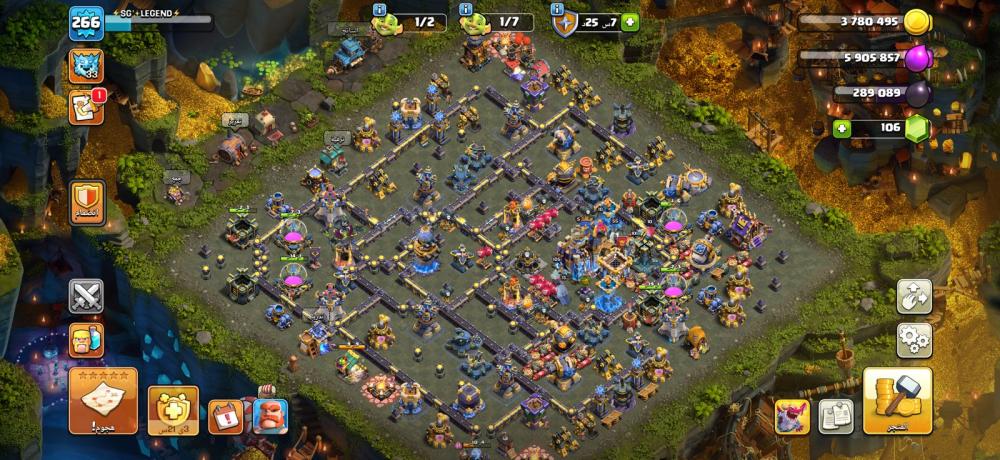Tap the gold coin resource counter

coord(868,22)
